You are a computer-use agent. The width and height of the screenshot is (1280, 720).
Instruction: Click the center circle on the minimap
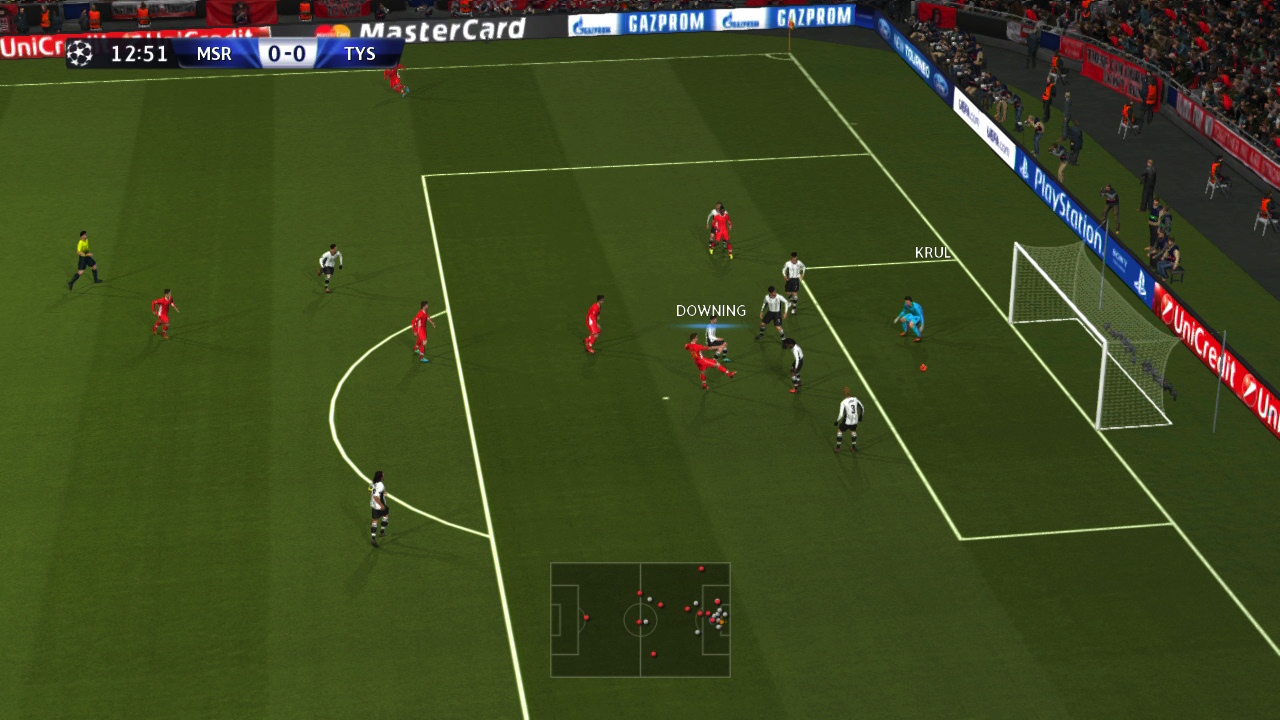[640, 620]
